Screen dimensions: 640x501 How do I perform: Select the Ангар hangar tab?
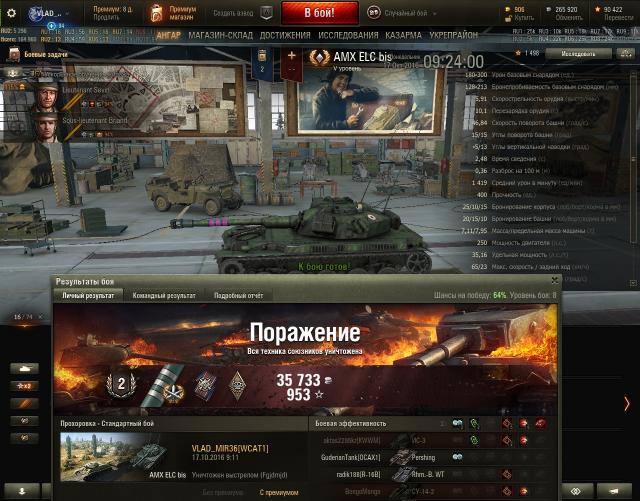[x=168, y=35]
